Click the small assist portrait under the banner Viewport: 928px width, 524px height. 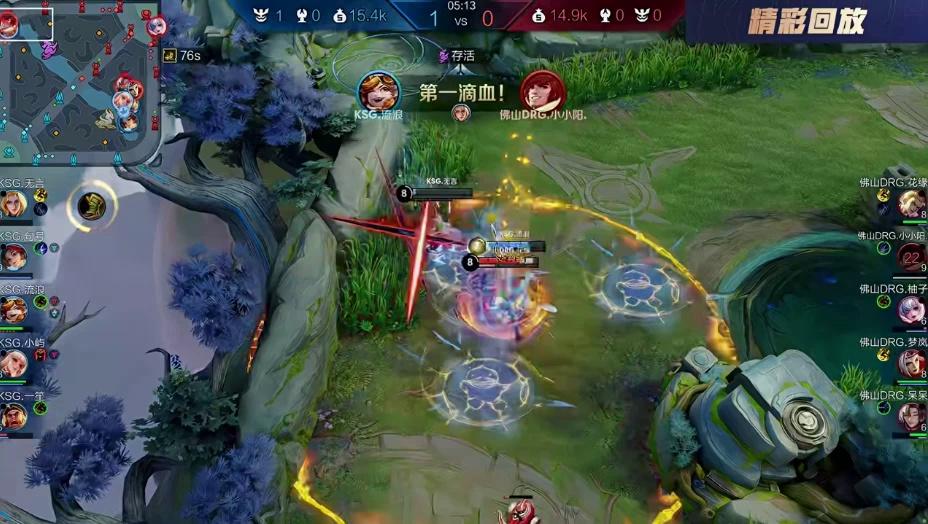pos(461,113)
